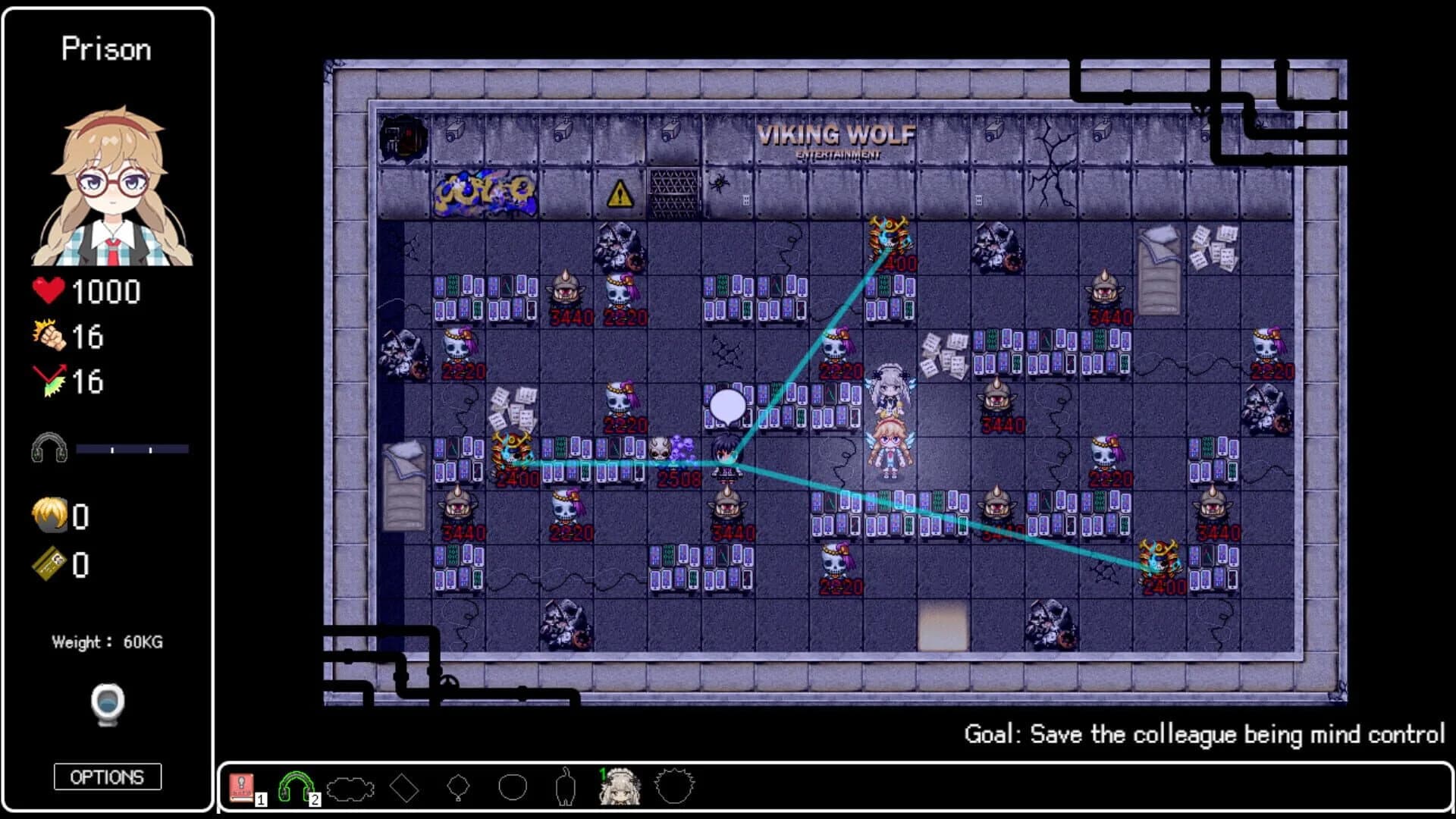The image size is (1456, 819).
Task: Click the heart health icon in the sidebar
Action: pos(49,292)
